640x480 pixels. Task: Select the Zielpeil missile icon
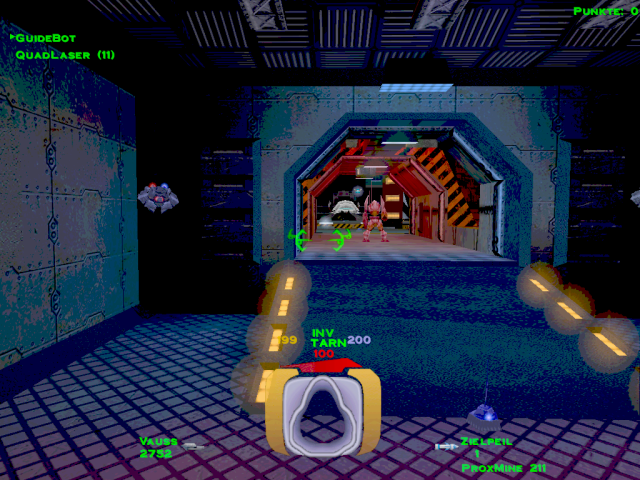(446, 446)
